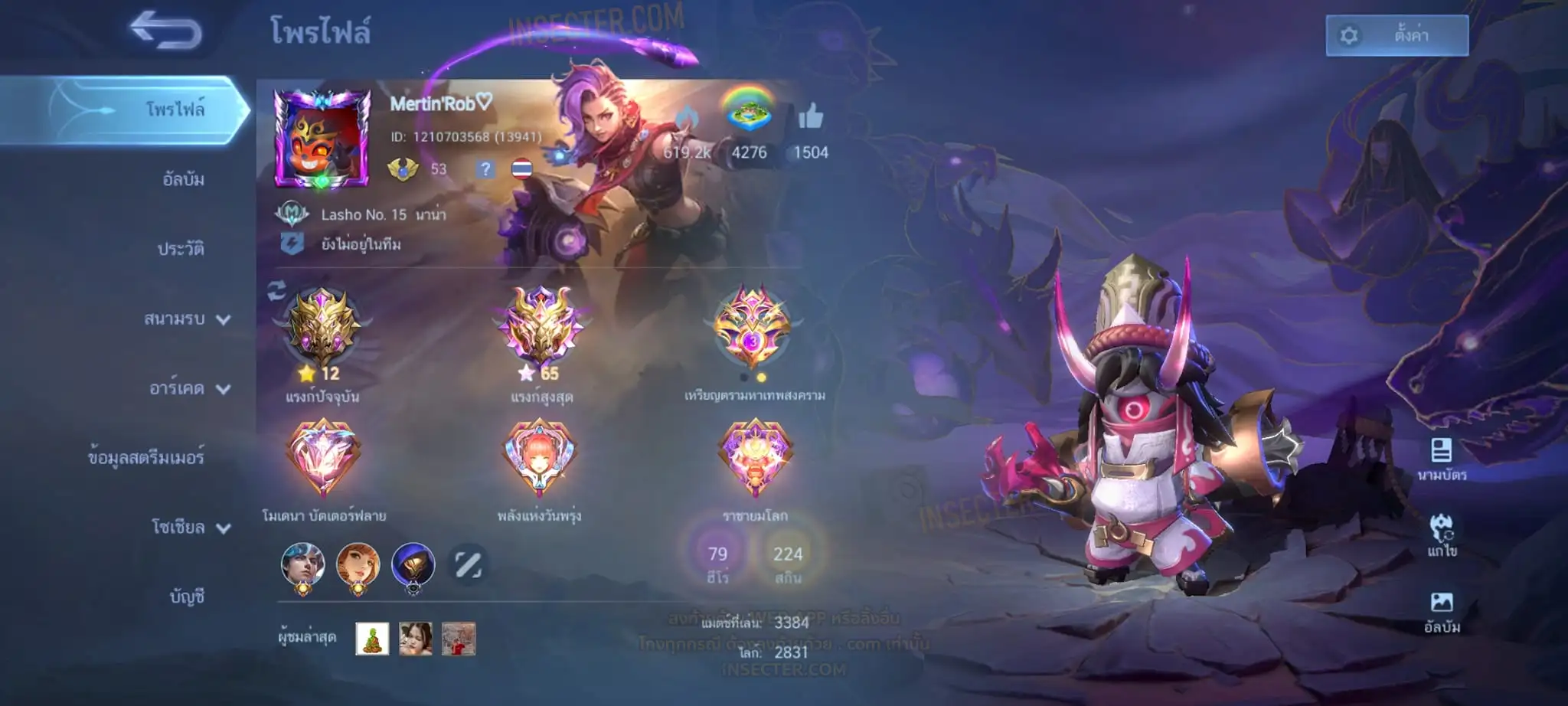Screen dimensions: 1568x706
Task: Open the บัญชี account tab
Action: 187,596
